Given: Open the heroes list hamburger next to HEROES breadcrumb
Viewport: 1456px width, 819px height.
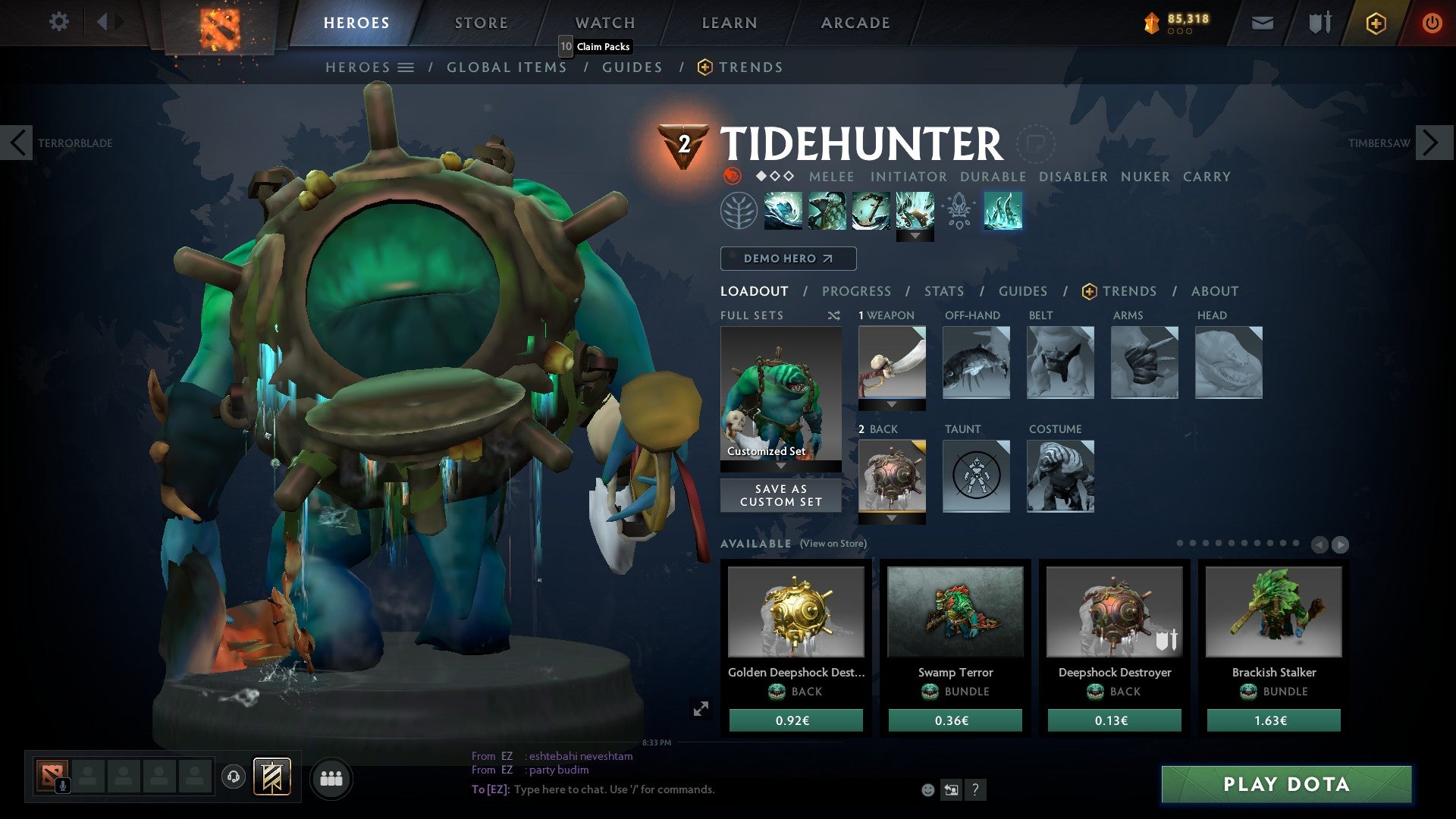Looking at the screenshot, I should (x=406, y=67).
